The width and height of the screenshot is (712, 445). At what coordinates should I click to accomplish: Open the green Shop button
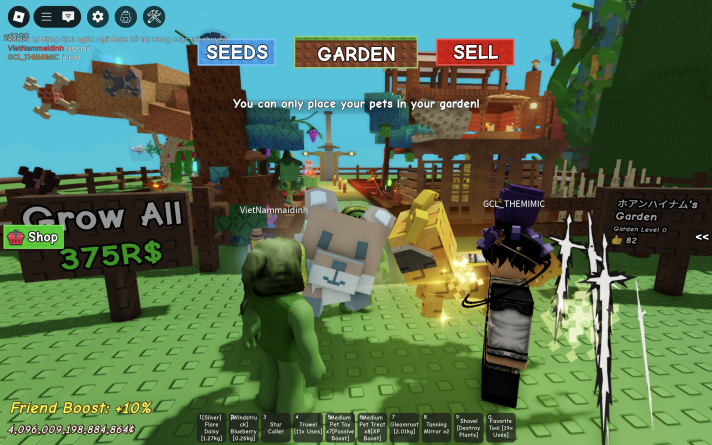point(34,237)
